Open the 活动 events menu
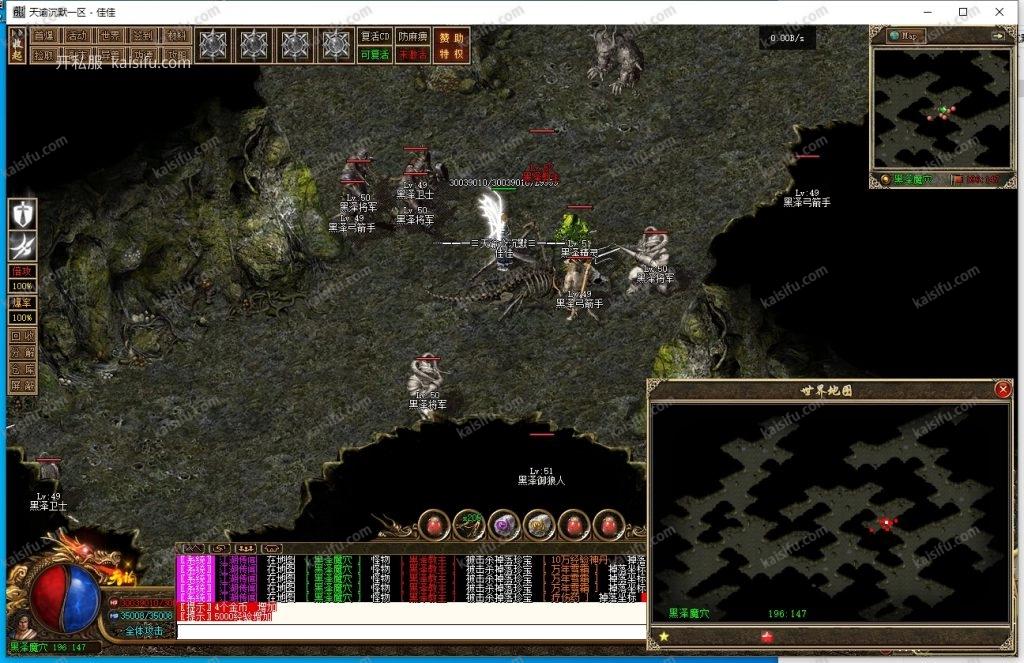This screenshot has height=663, width=1024. (x=78, y=35)
